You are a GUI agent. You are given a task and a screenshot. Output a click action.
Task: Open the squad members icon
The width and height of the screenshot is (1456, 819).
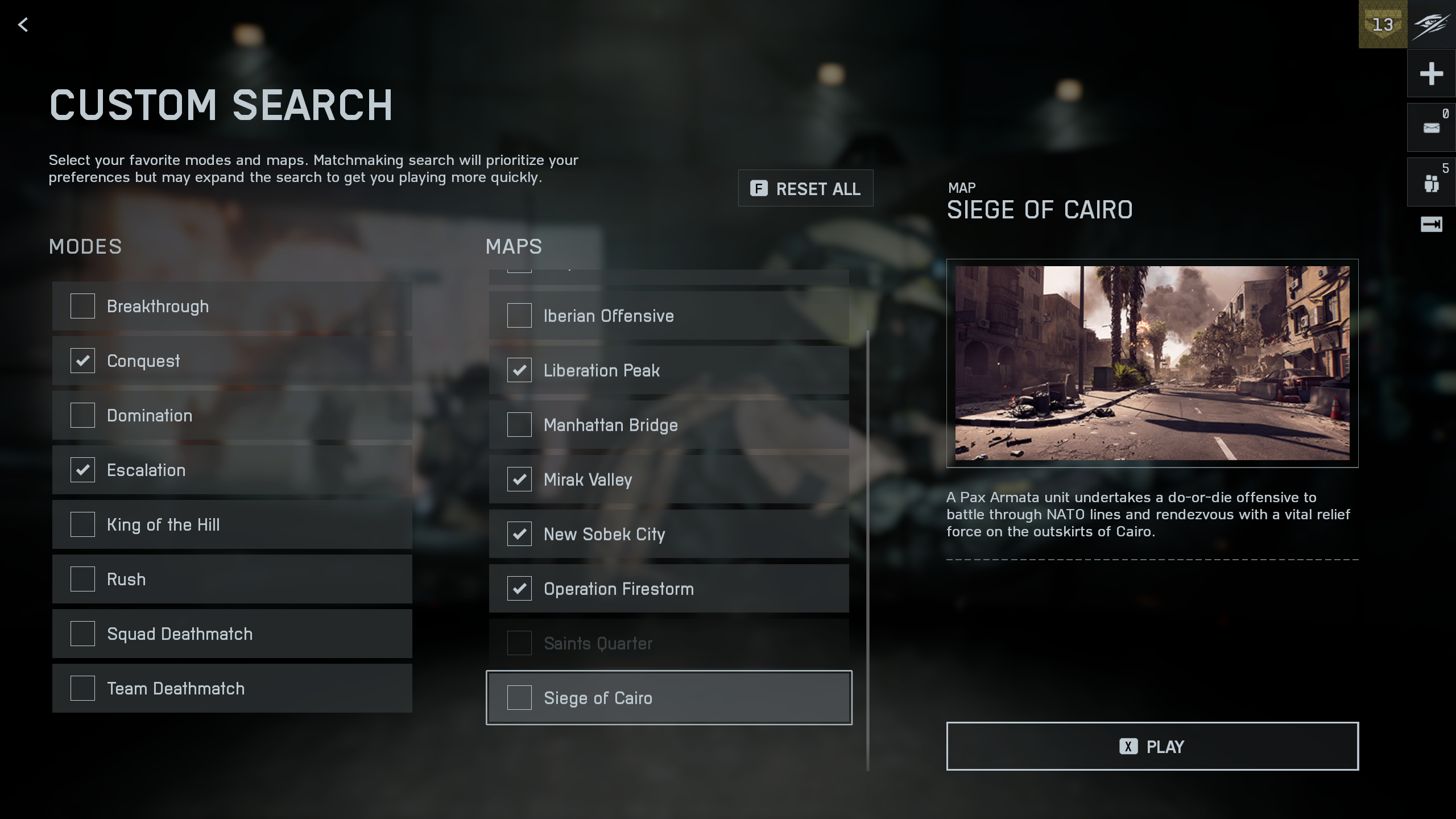point(1431,183)
